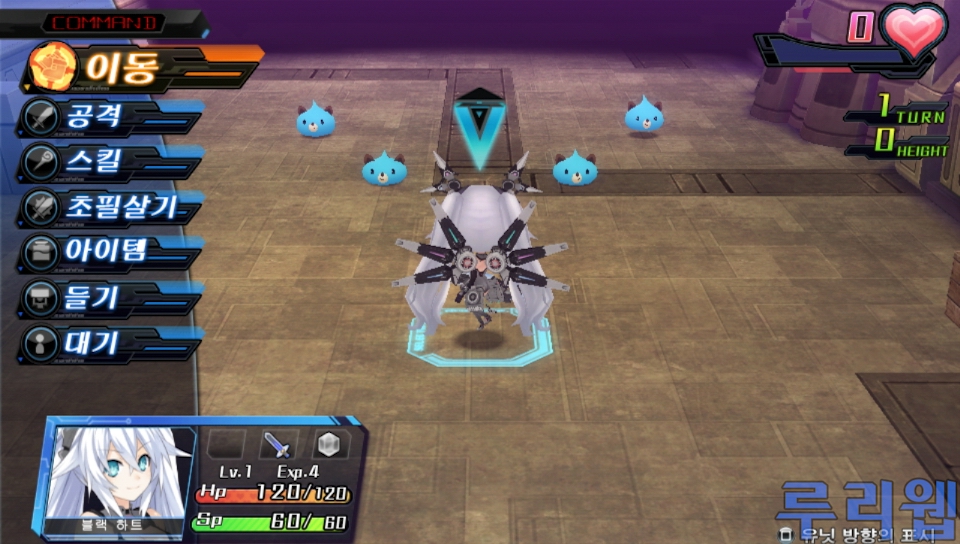Click the Black Heart character portrait
Screen dimensions: 960x544
120,473
